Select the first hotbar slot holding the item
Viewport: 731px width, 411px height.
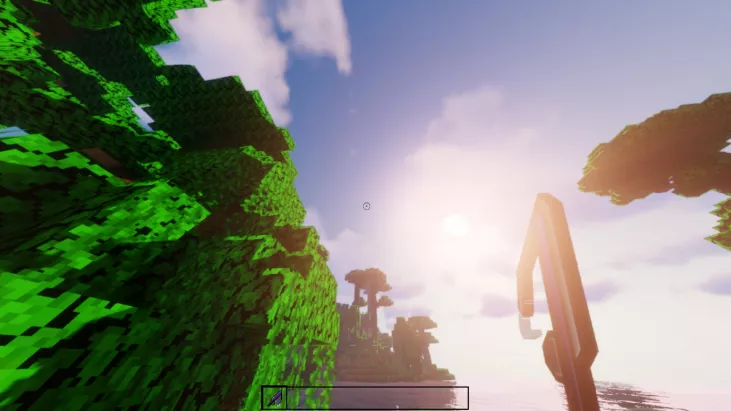point(274,398)
